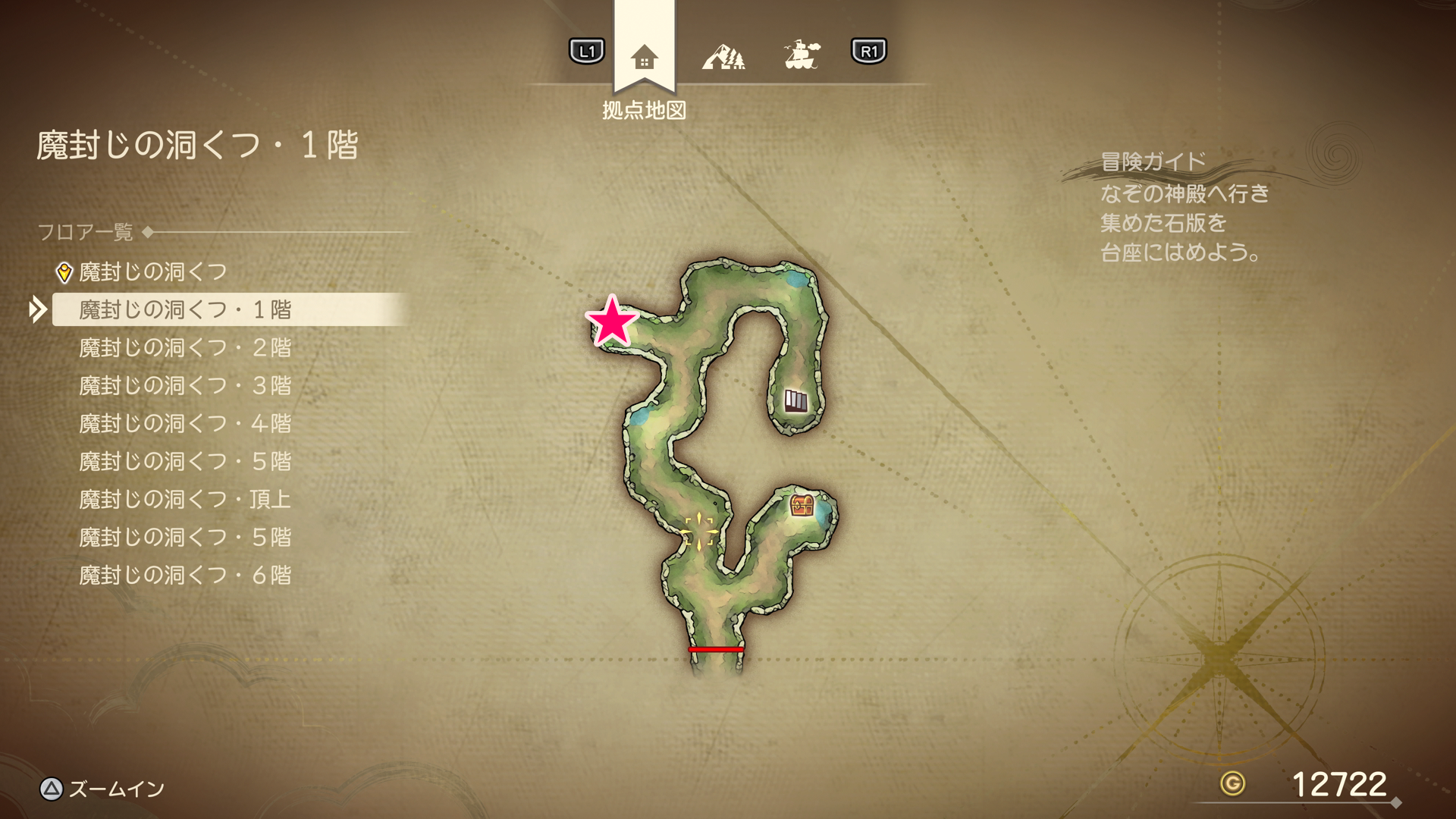Click the staircase icon on the map
The image size is (1456, 819).
pyautogui.click(x=795, y=400)
